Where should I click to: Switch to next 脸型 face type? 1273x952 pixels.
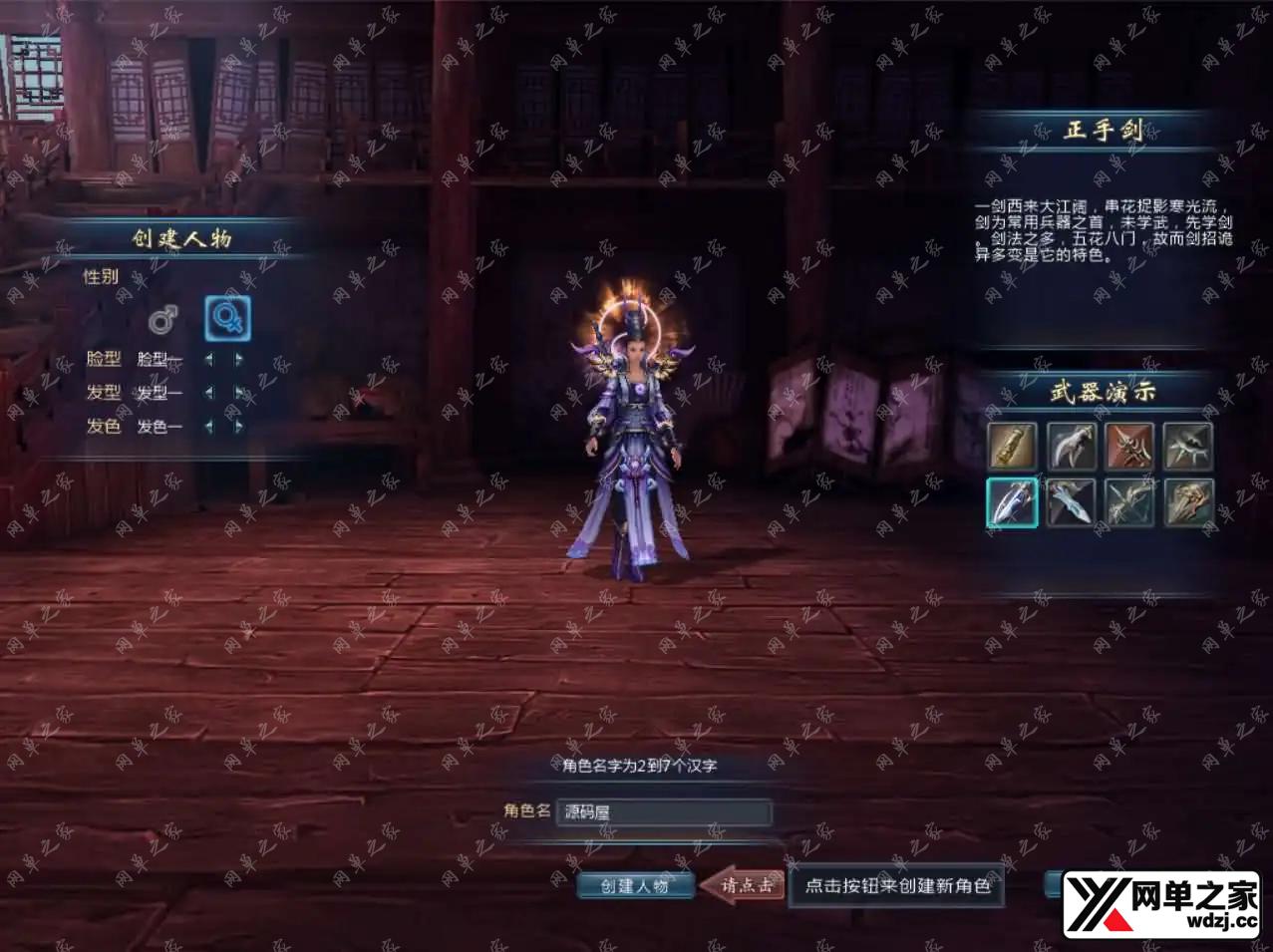(239, 359)
